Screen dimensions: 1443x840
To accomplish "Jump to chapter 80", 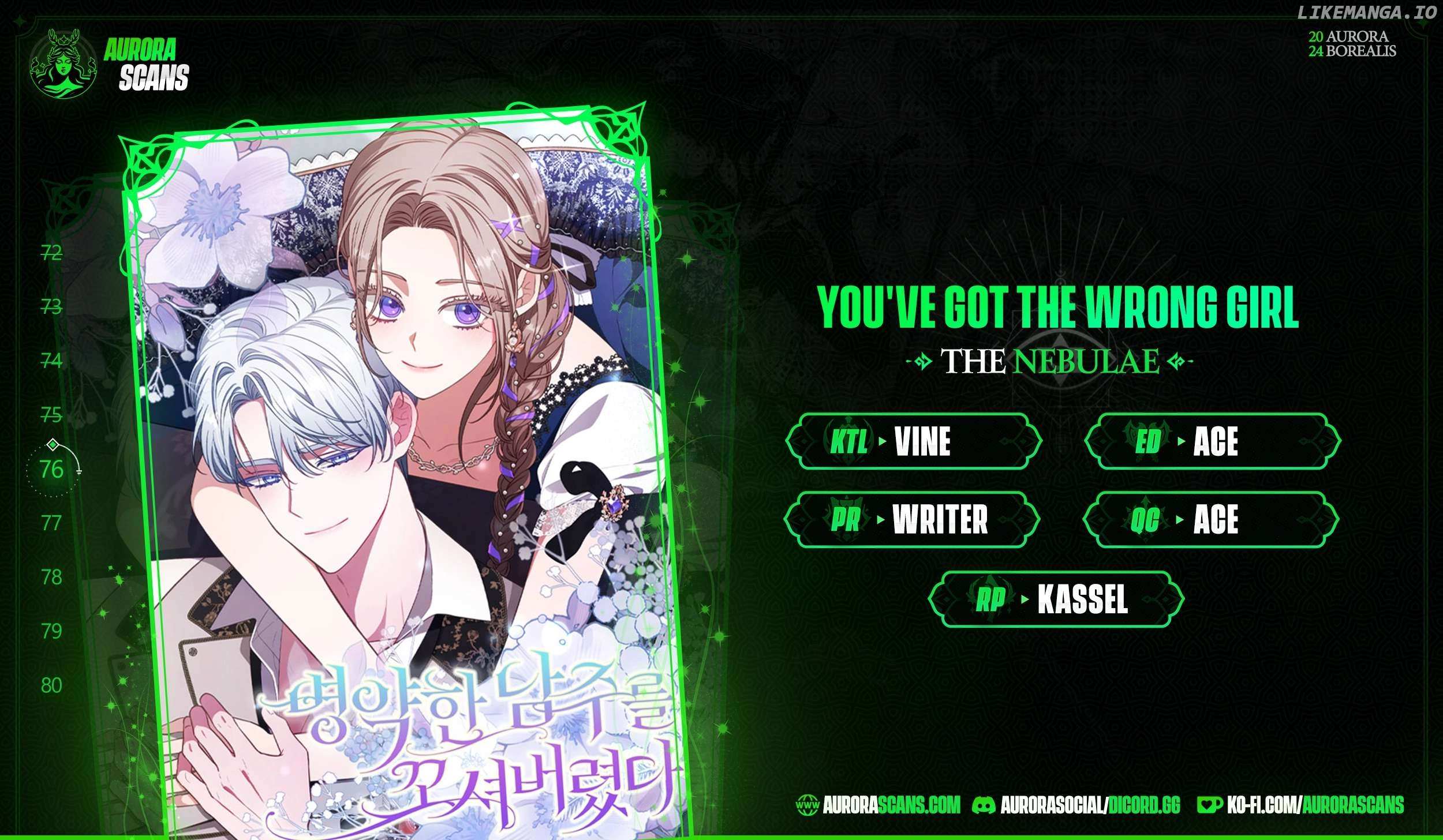I will pyautogui.click(x=51, y=685).
